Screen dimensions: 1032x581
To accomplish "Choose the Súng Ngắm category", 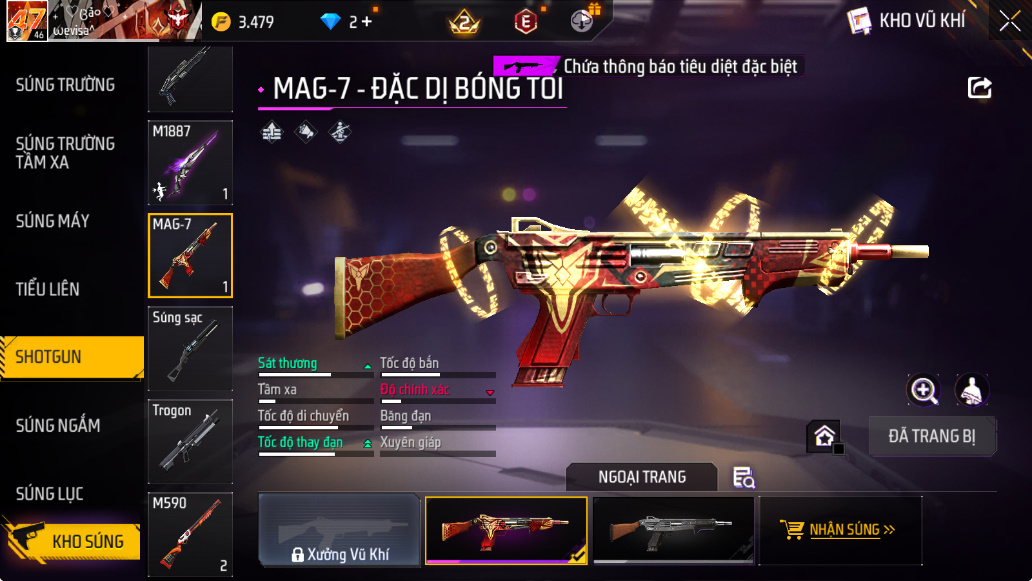I will click(58, 426).
